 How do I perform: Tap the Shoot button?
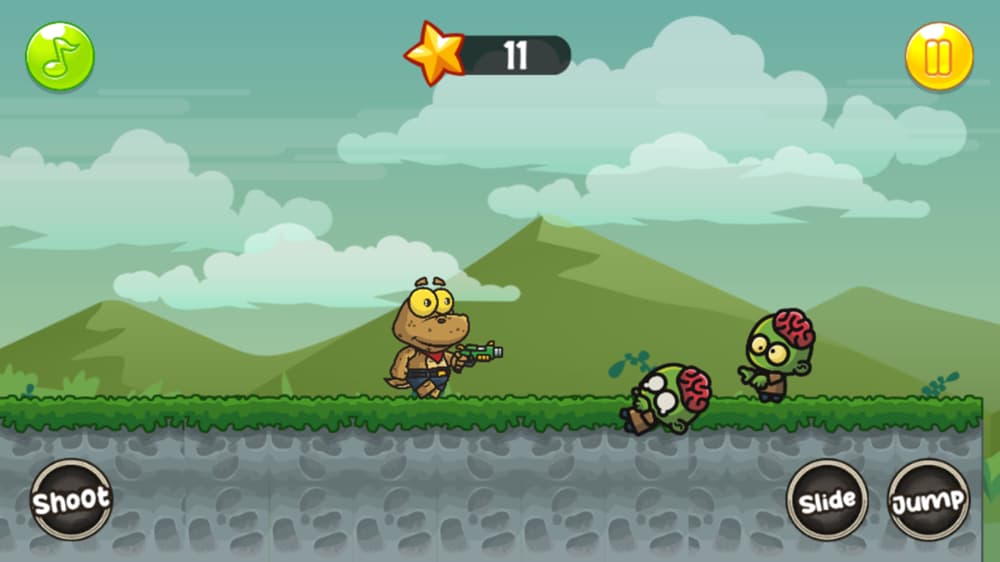click(x=71, y=500)
